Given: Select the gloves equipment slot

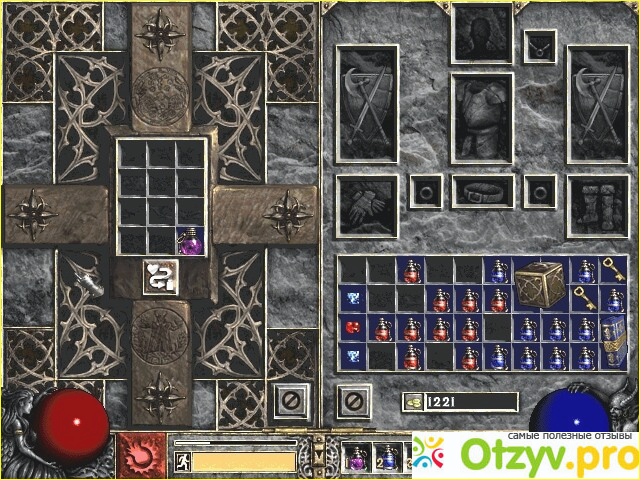Looking at the screenshot, I should [x=366, y=204].
